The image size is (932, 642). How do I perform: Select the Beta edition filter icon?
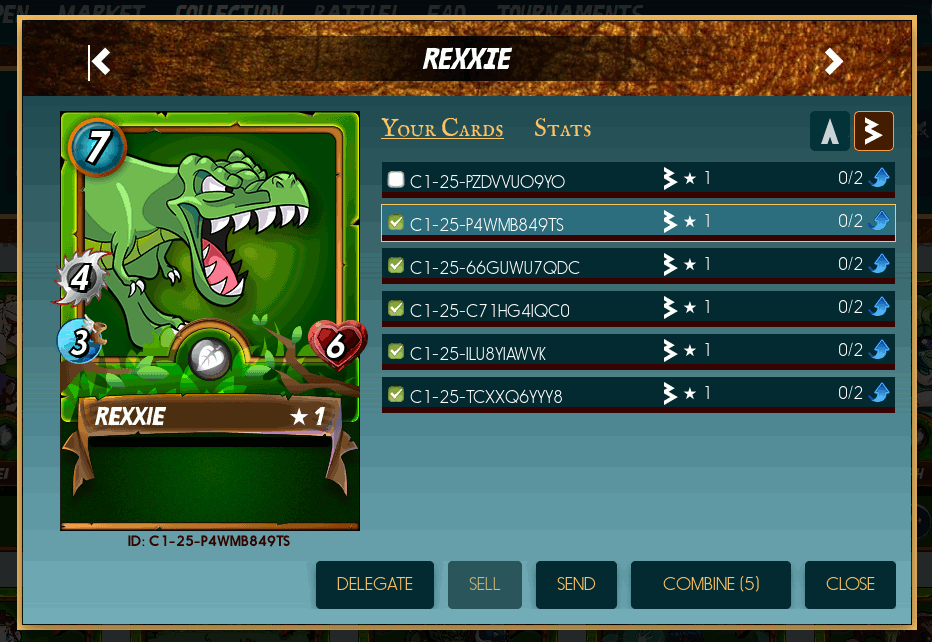(873, 131)
